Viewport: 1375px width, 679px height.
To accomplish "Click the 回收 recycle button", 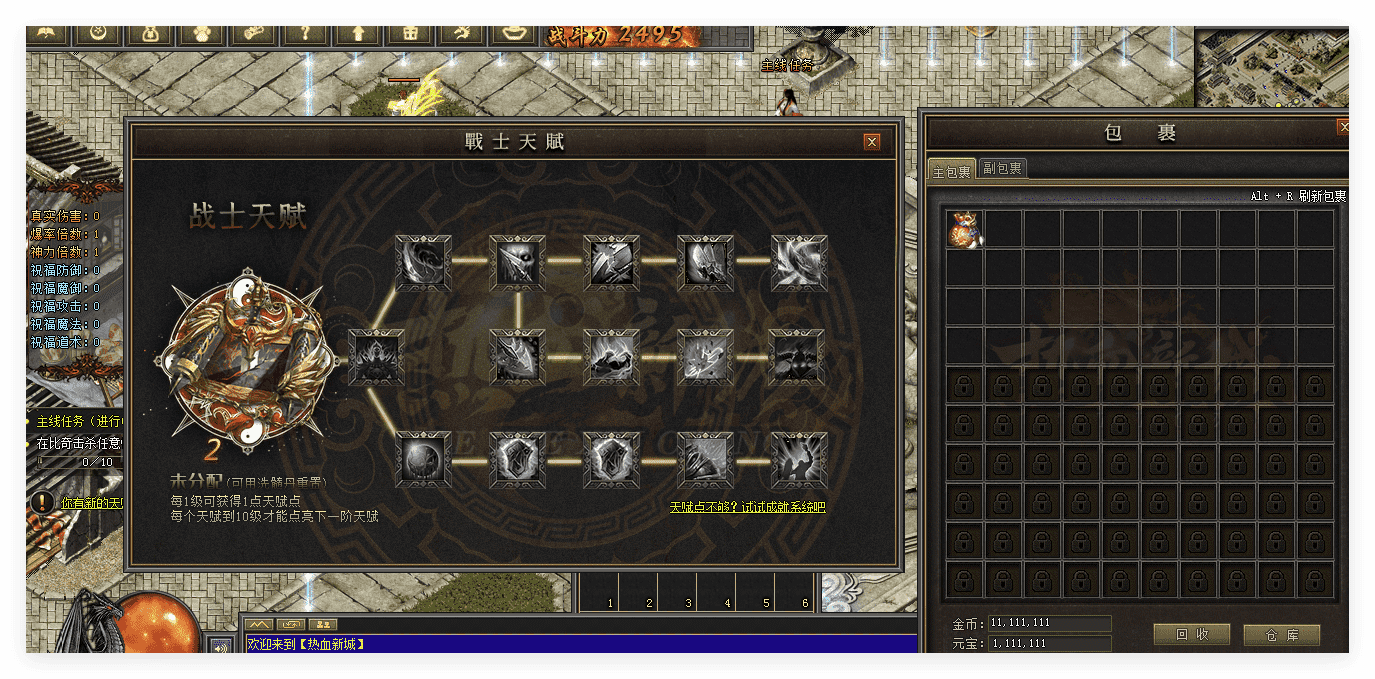I will pos(1191,634).
